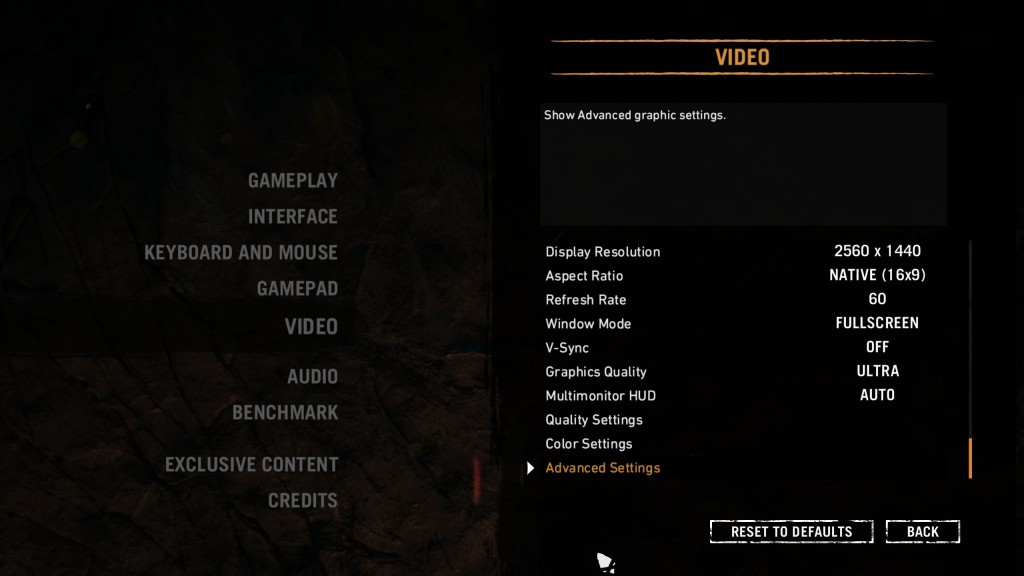
Task: Open the Gameplay settings section
Action: pyautogui.click(x=292, y=181)
